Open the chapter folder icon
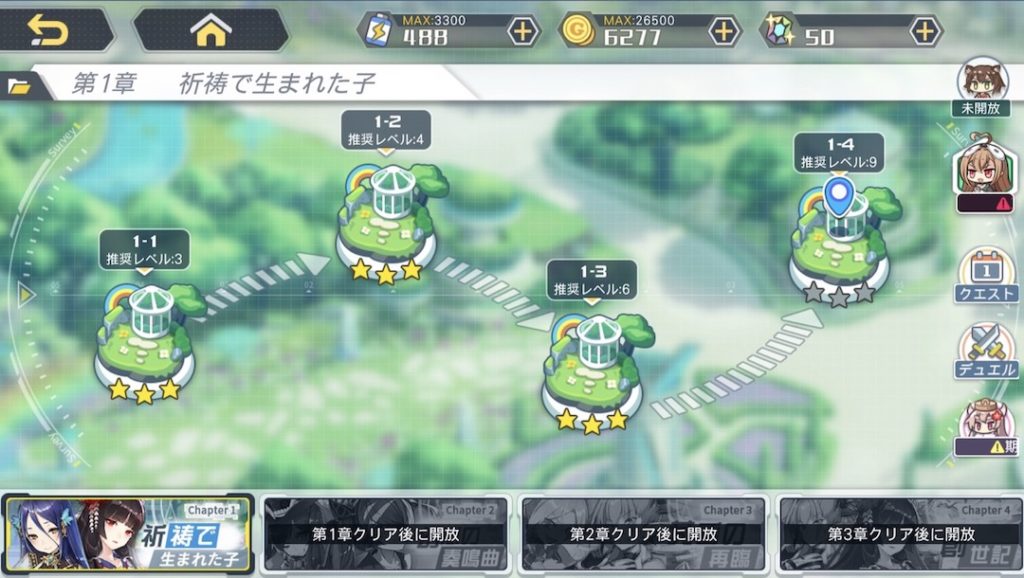Screen dimensions: 1024x578 tap(19, 86)
